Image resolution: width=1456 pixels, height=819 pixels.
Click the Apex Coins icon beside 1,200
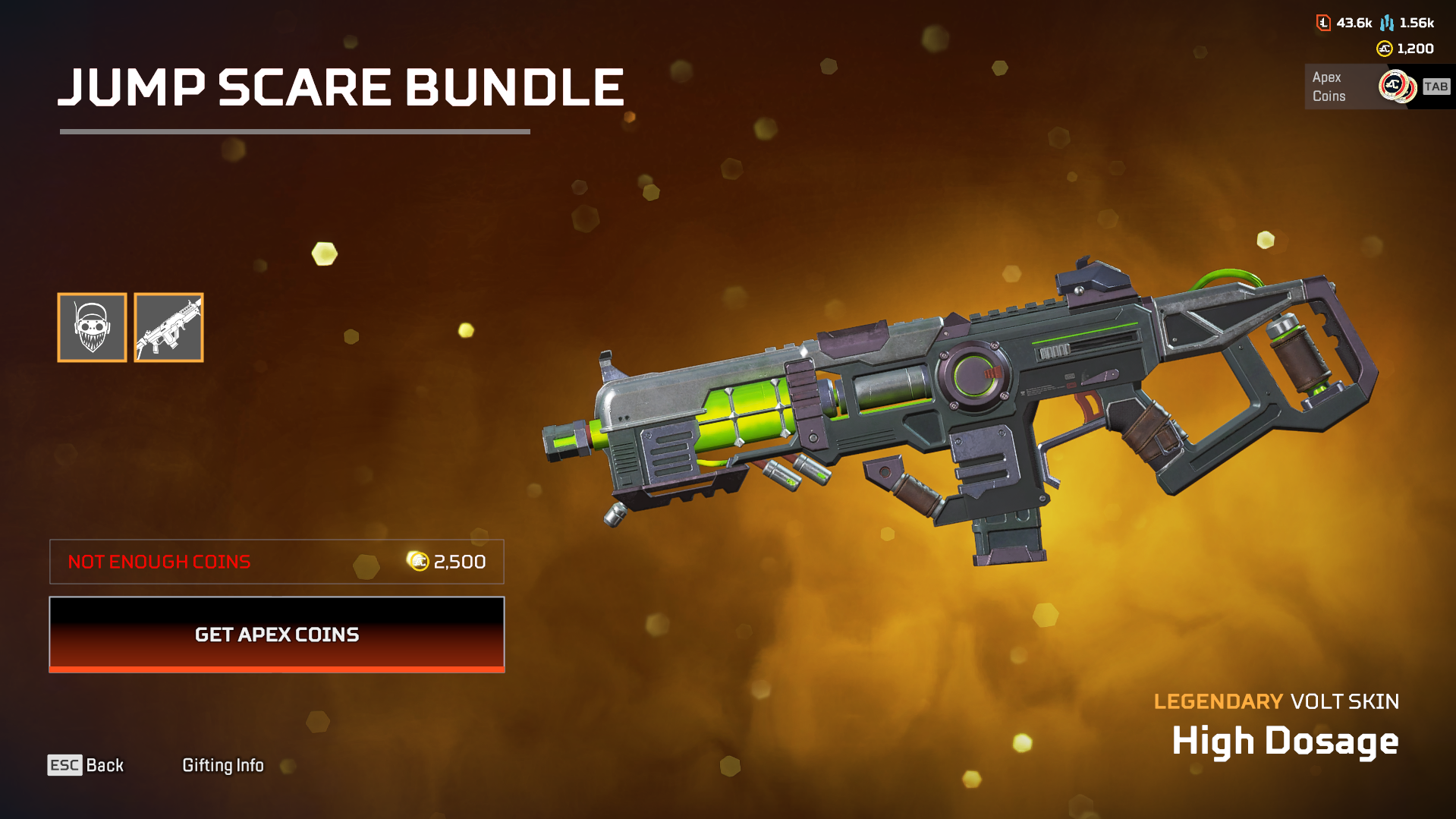[1384, 49]
